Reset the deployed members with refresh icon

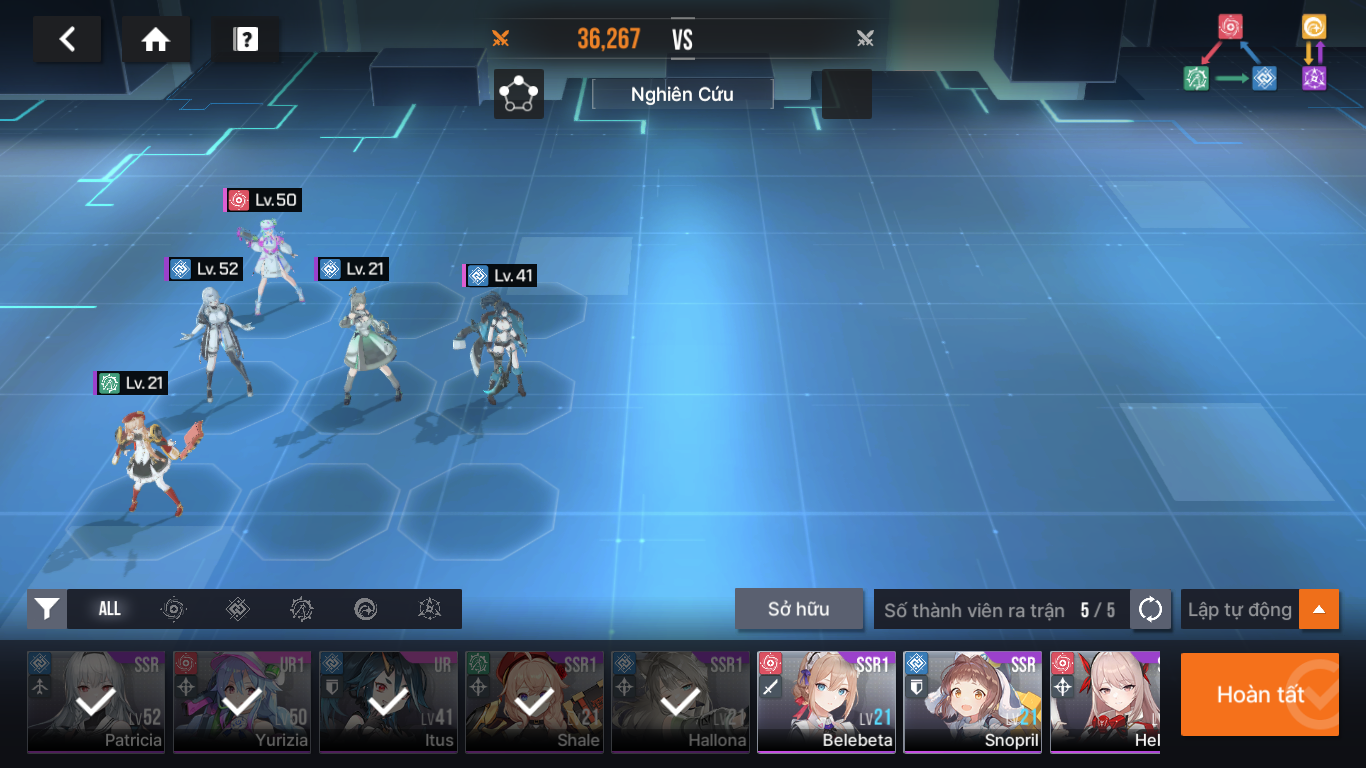pos(1150,609)
